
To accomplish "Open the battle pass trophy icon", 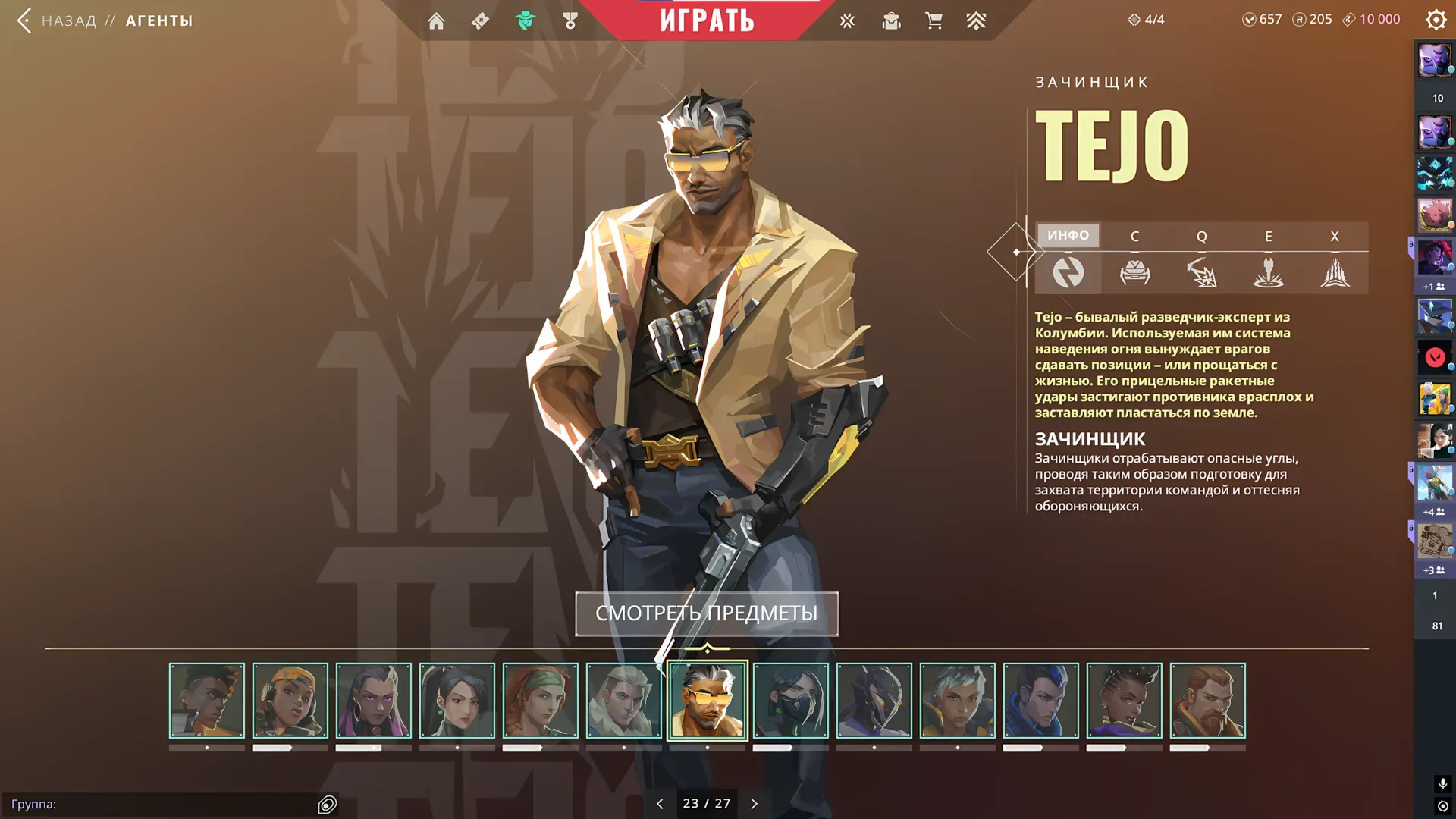I will [x=570, y=21].
